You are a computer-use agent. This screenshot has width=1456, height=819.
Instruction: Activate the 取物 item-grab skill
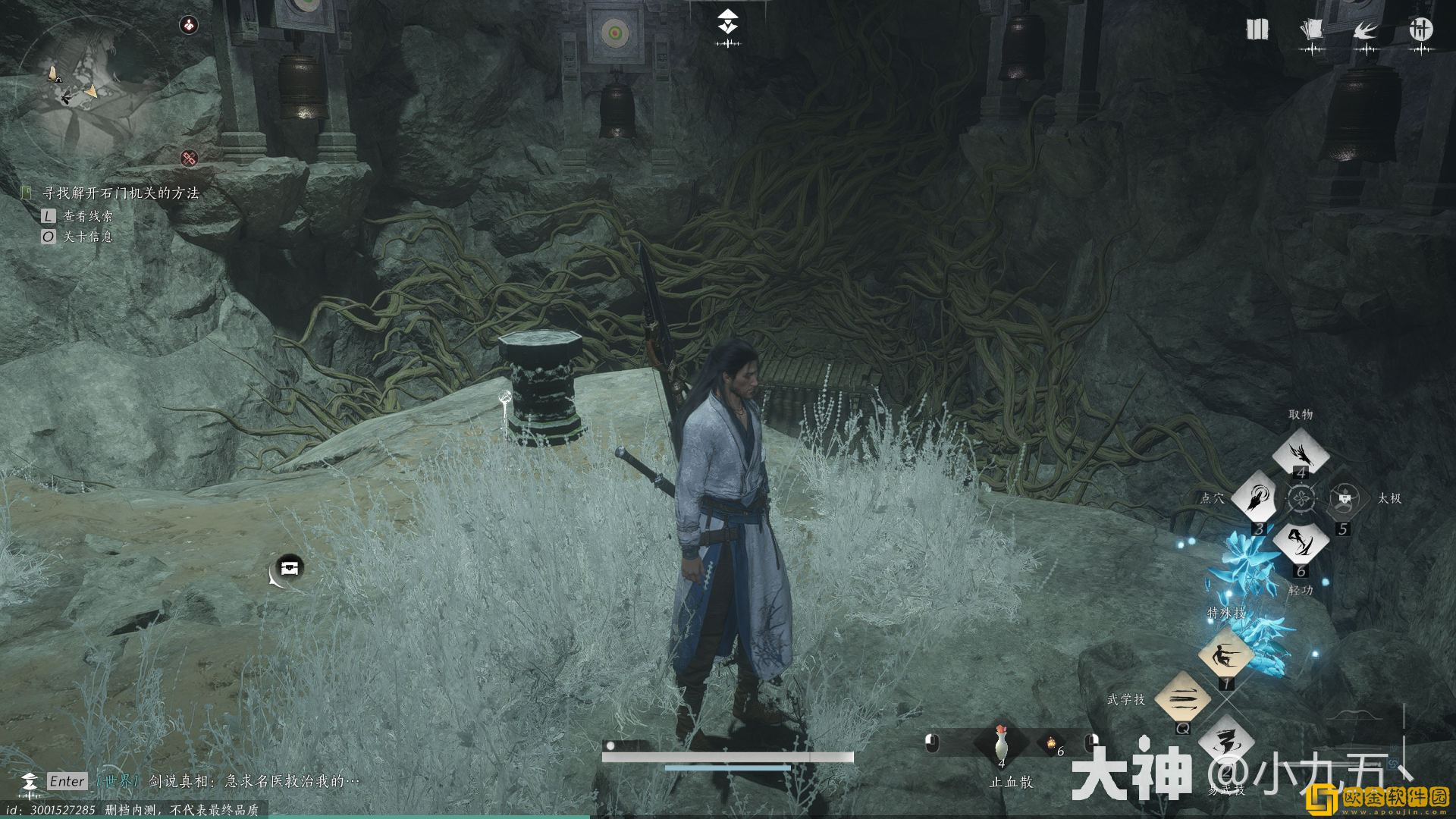tap(1301, 453)
